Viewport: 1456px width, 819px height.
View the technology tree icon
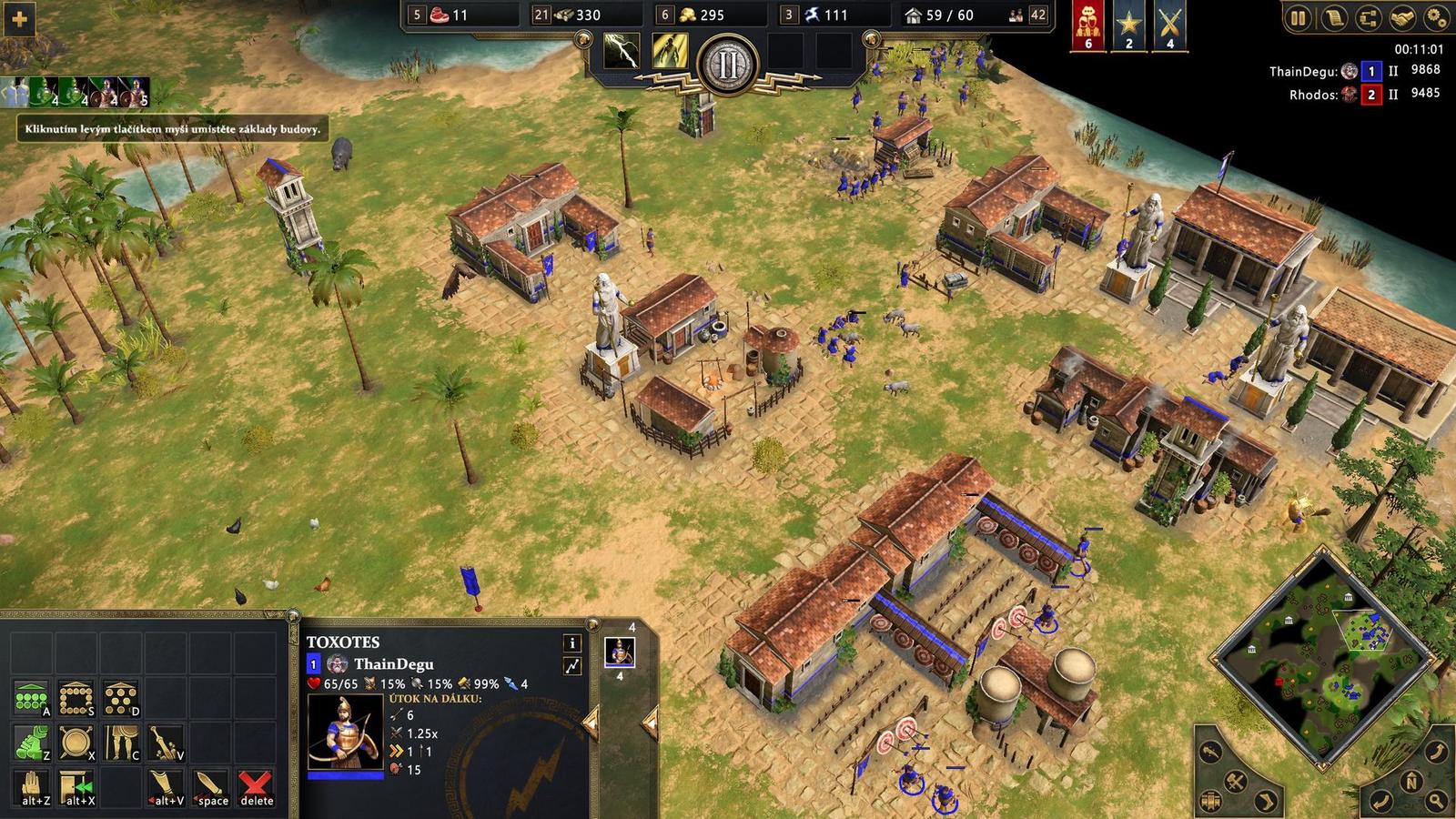pyautogui.click(x=1368, y=16)
